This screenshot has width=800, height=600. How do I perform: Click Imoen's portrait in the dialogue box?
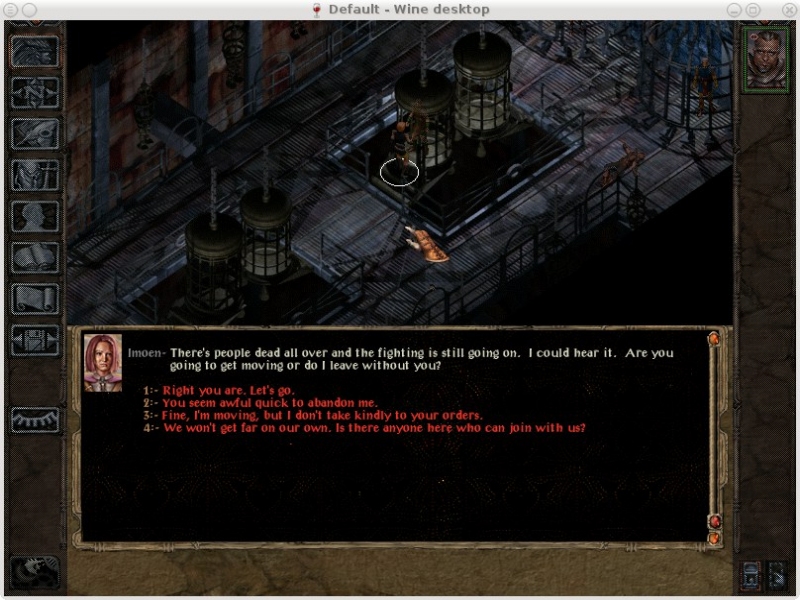coord(103,362)
